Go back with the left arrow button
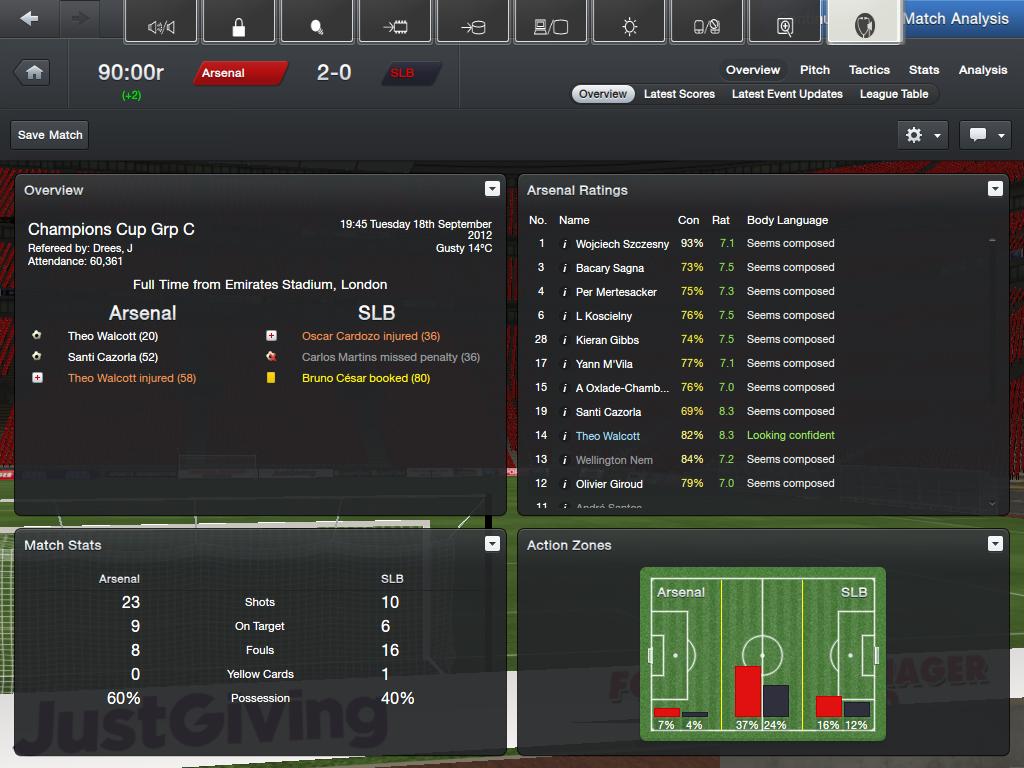This screenshot has width=1024, height=768. (29, 19)
